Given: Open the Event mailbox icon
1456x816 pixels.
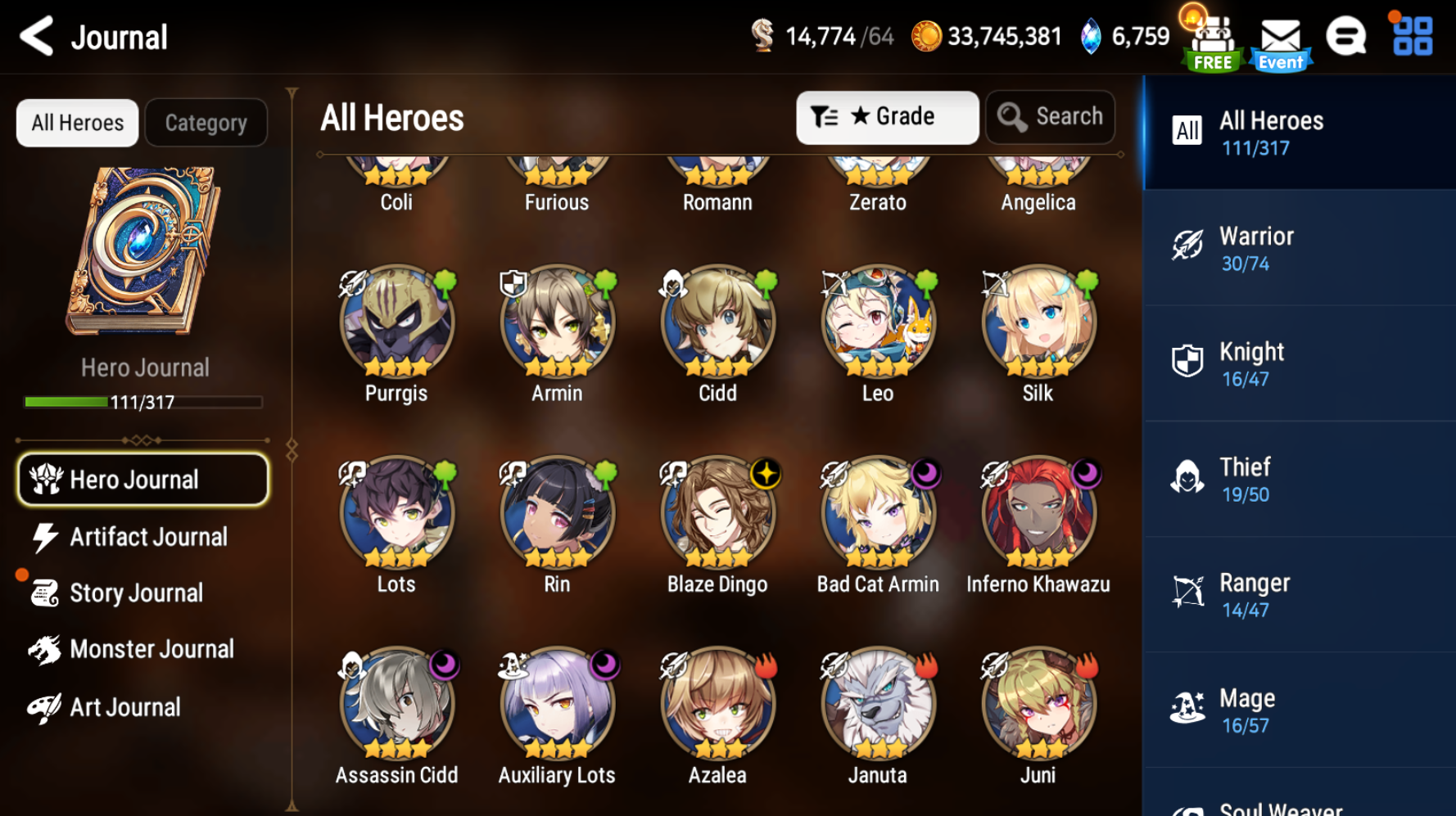Looking at the screenshot, I should point(1280,36).
